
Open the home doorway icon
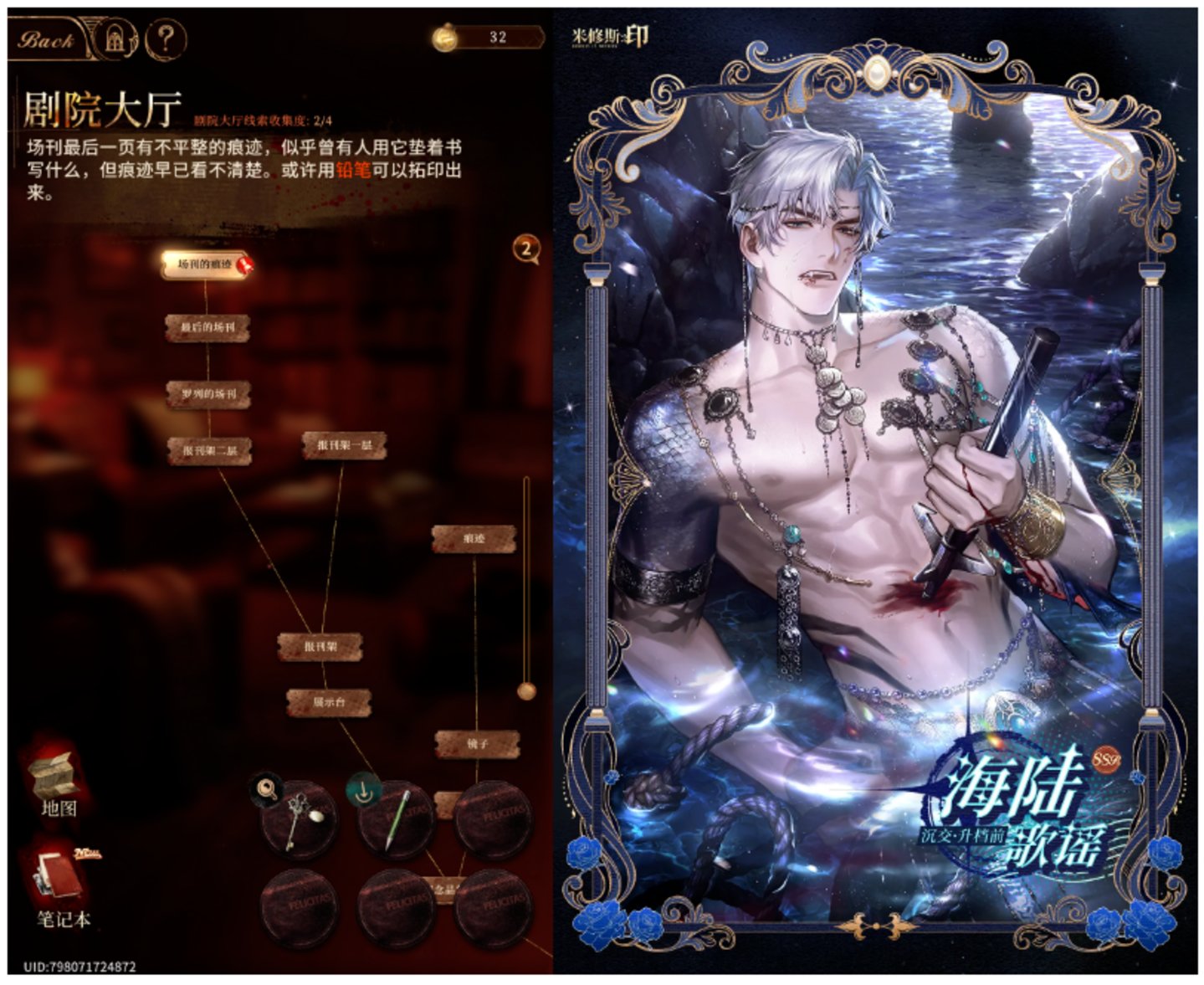pyautogui.click(x=115, y=39)
